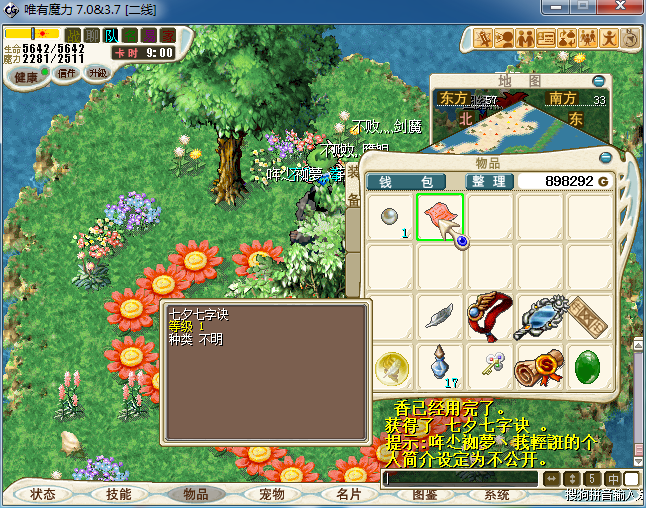
Task: Open the 图鉴 album menu
Action: [x=424, y=494]
